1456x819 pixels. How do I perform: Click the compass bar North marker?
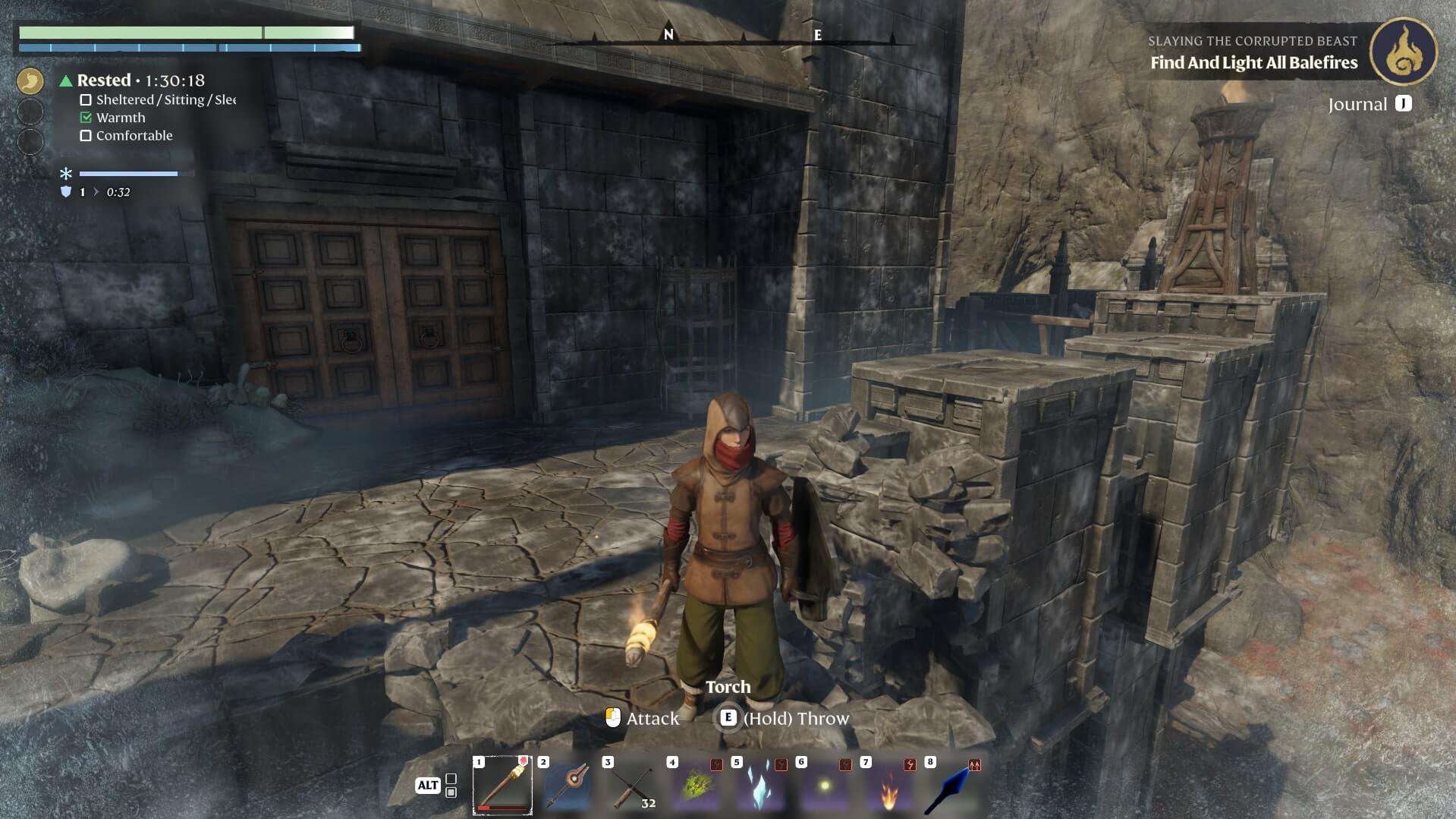[668, 34]
